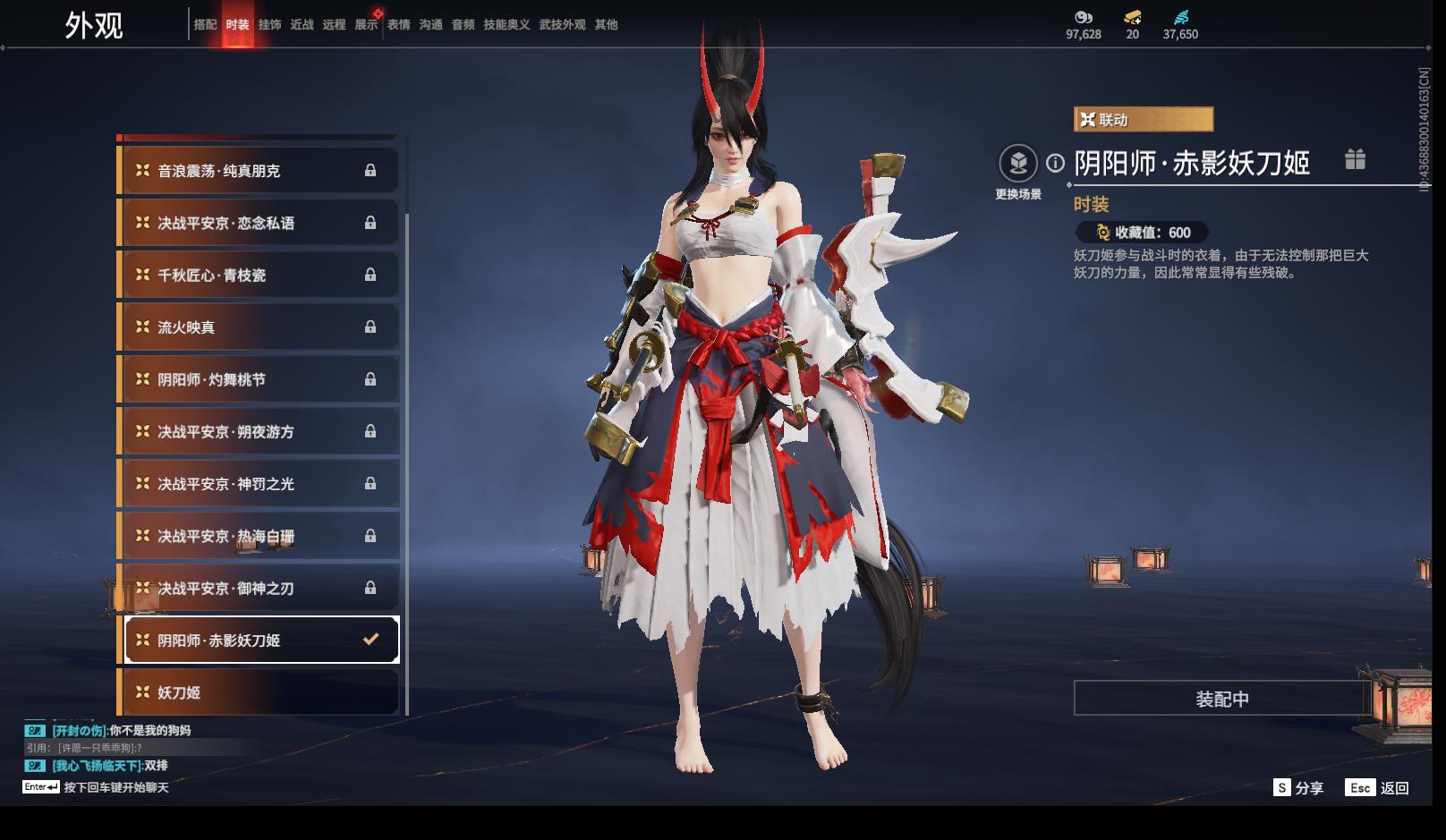Click the gift box icon next to outfit name
Viewport: 1446px width, 840px height.
[x=1355, y=160]
